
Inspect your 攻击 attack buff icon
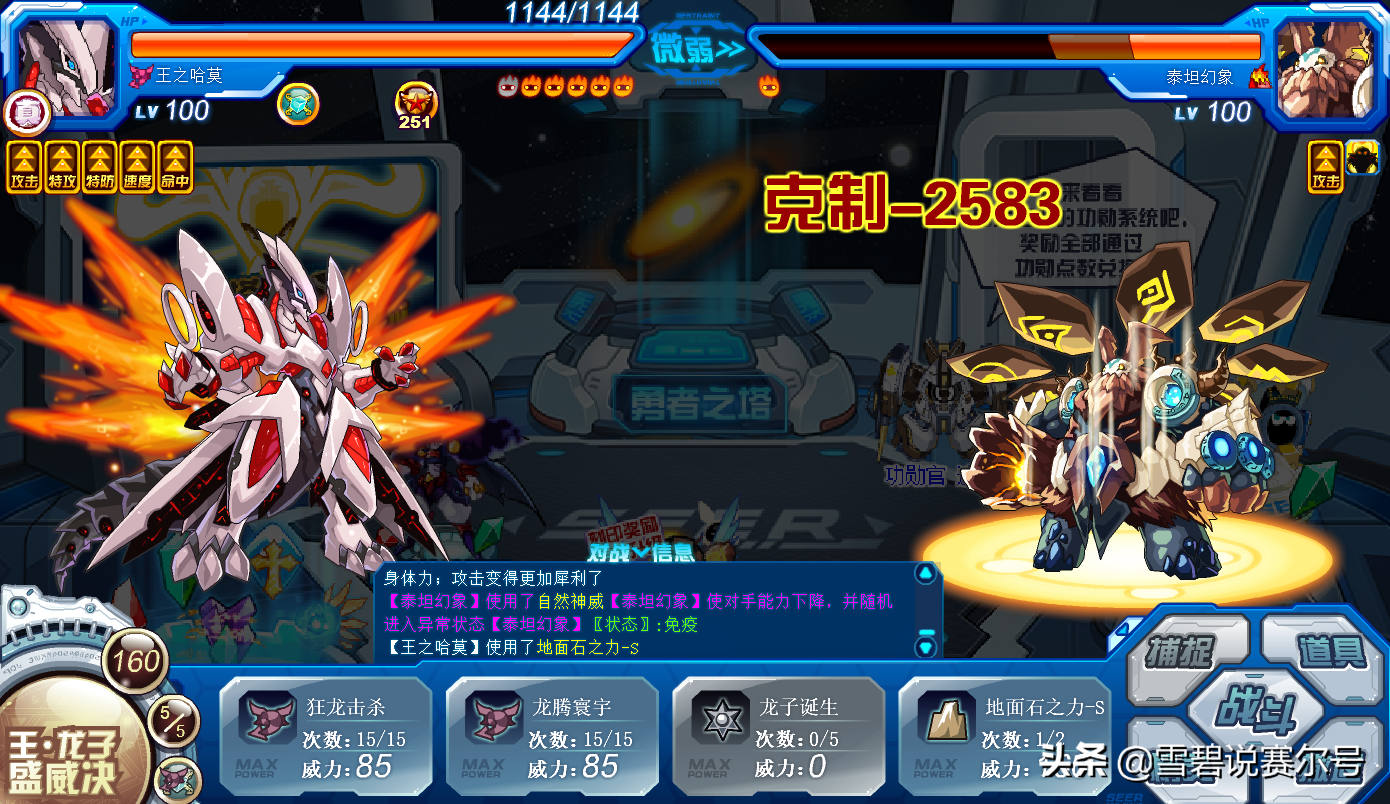(x=24, y=166)
